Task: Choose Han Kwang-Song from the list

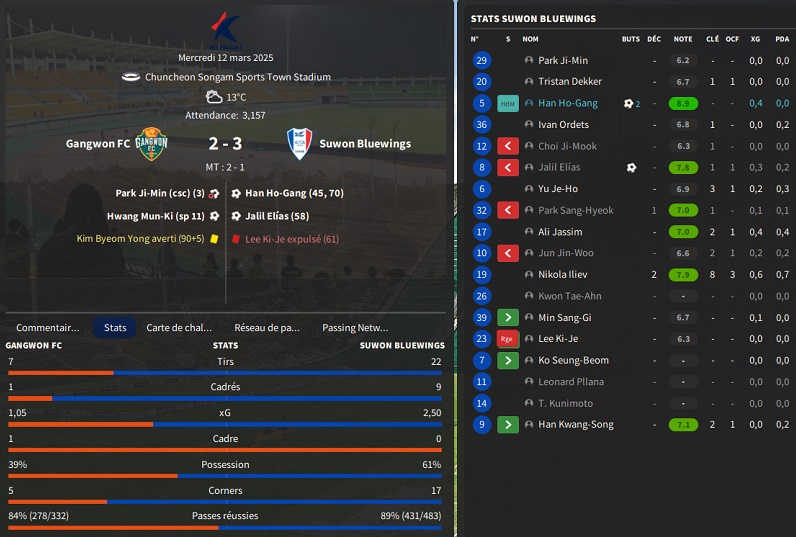Action: [575, 425]
